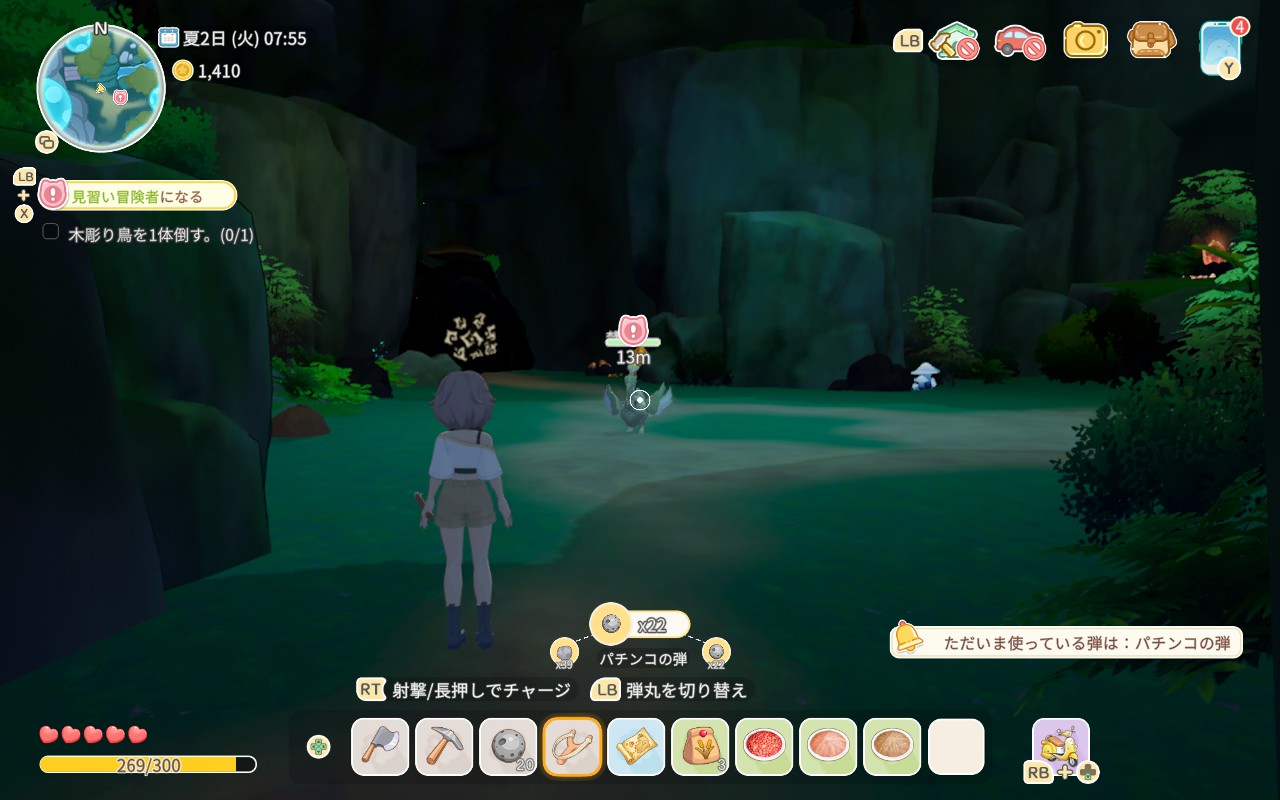Open the brown backpack inventory
The width and height of the screenshot is (1280, 800).
[x=1151, y=40]
